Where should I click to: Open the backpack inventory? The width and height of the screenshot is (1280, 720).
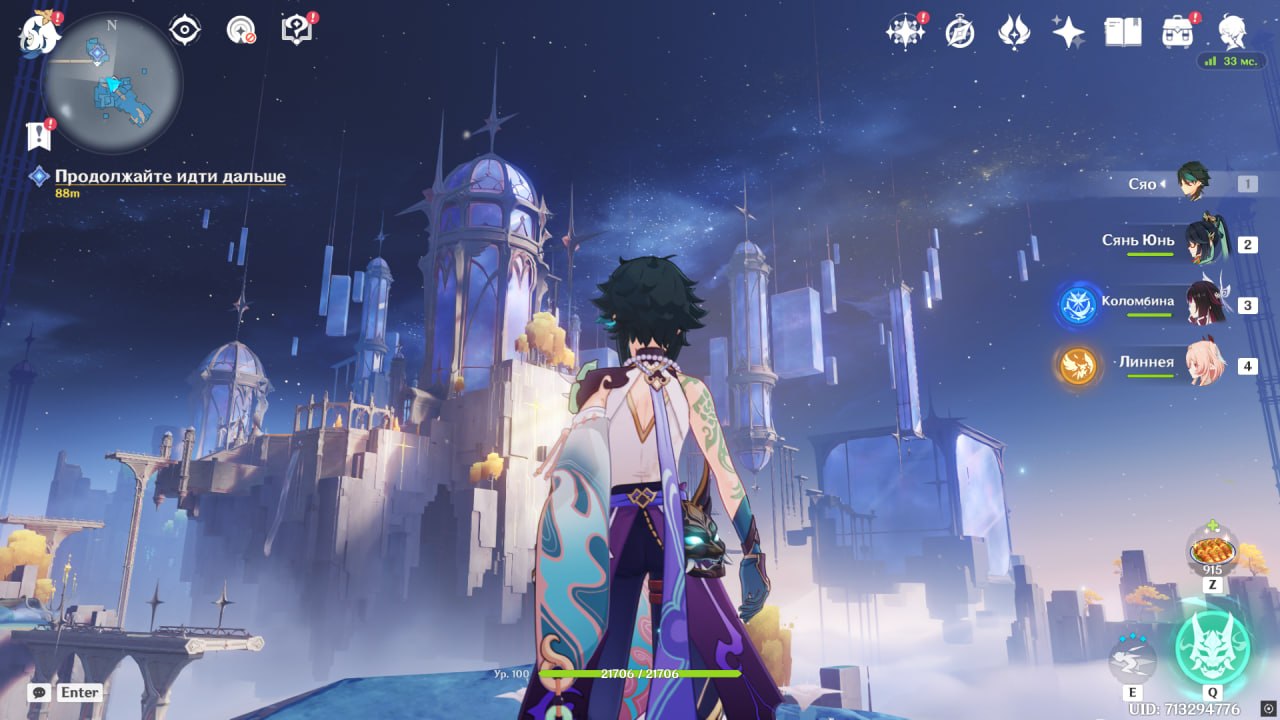tap(1178, 32)
